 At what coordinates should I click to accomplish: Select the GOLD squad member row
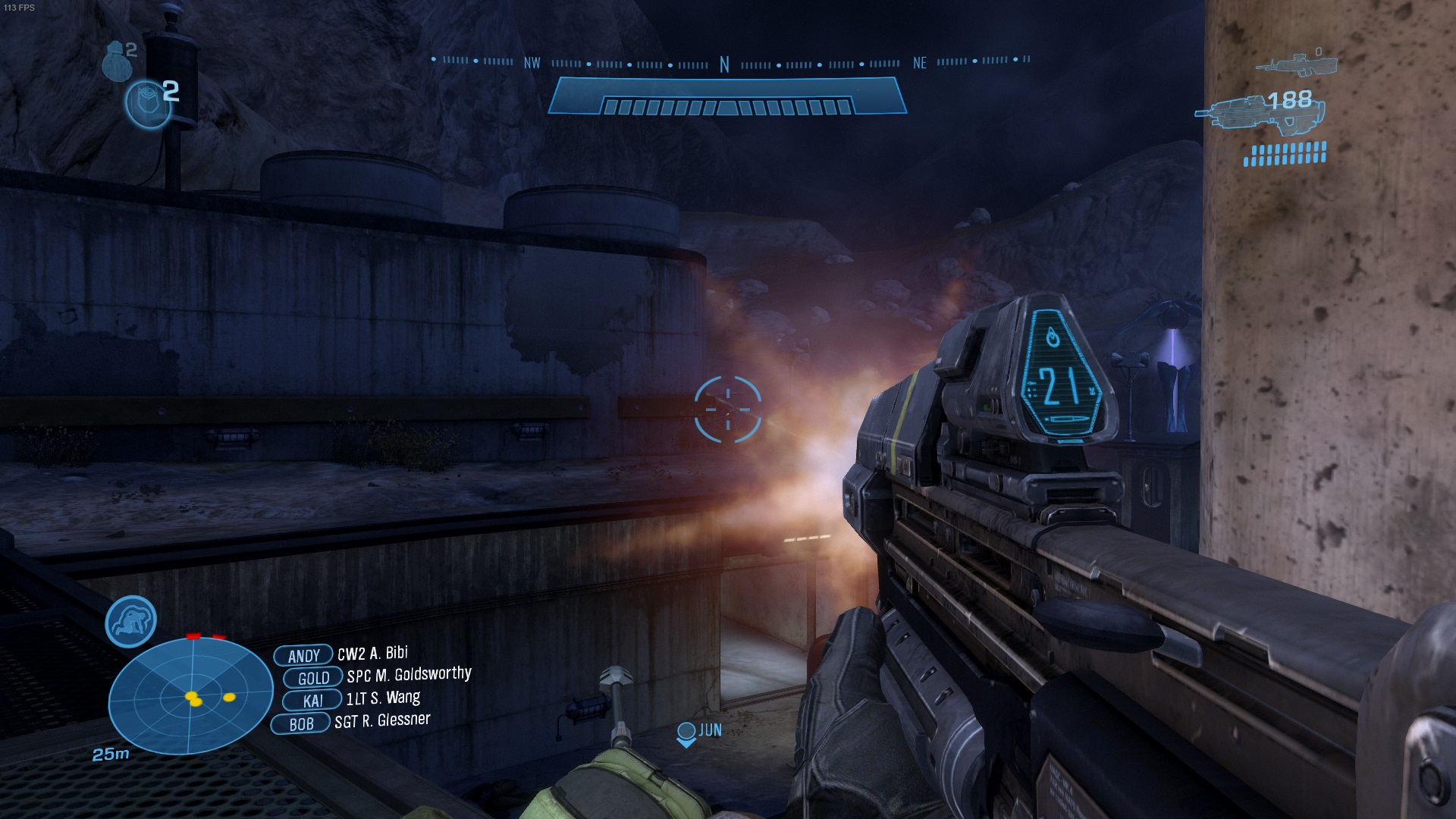[377, 676]
